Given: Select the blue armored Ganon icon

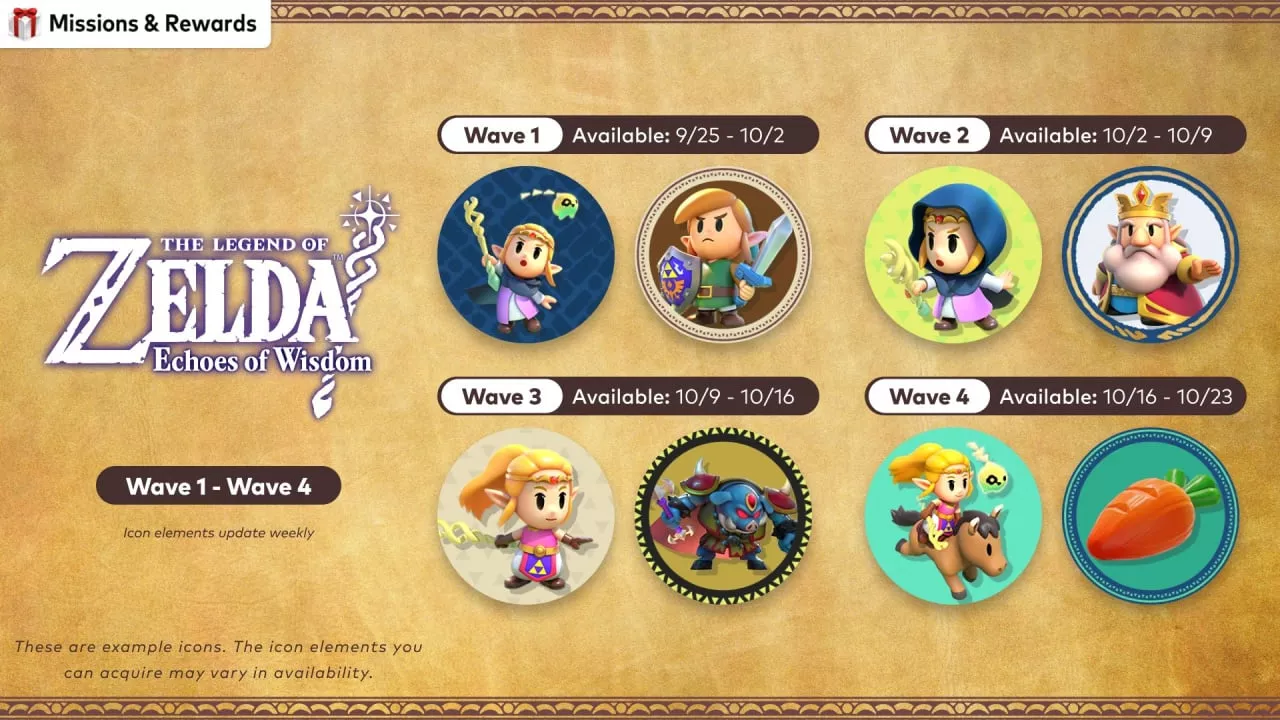Looking at the screenshot, I should (x=723, y=516).
